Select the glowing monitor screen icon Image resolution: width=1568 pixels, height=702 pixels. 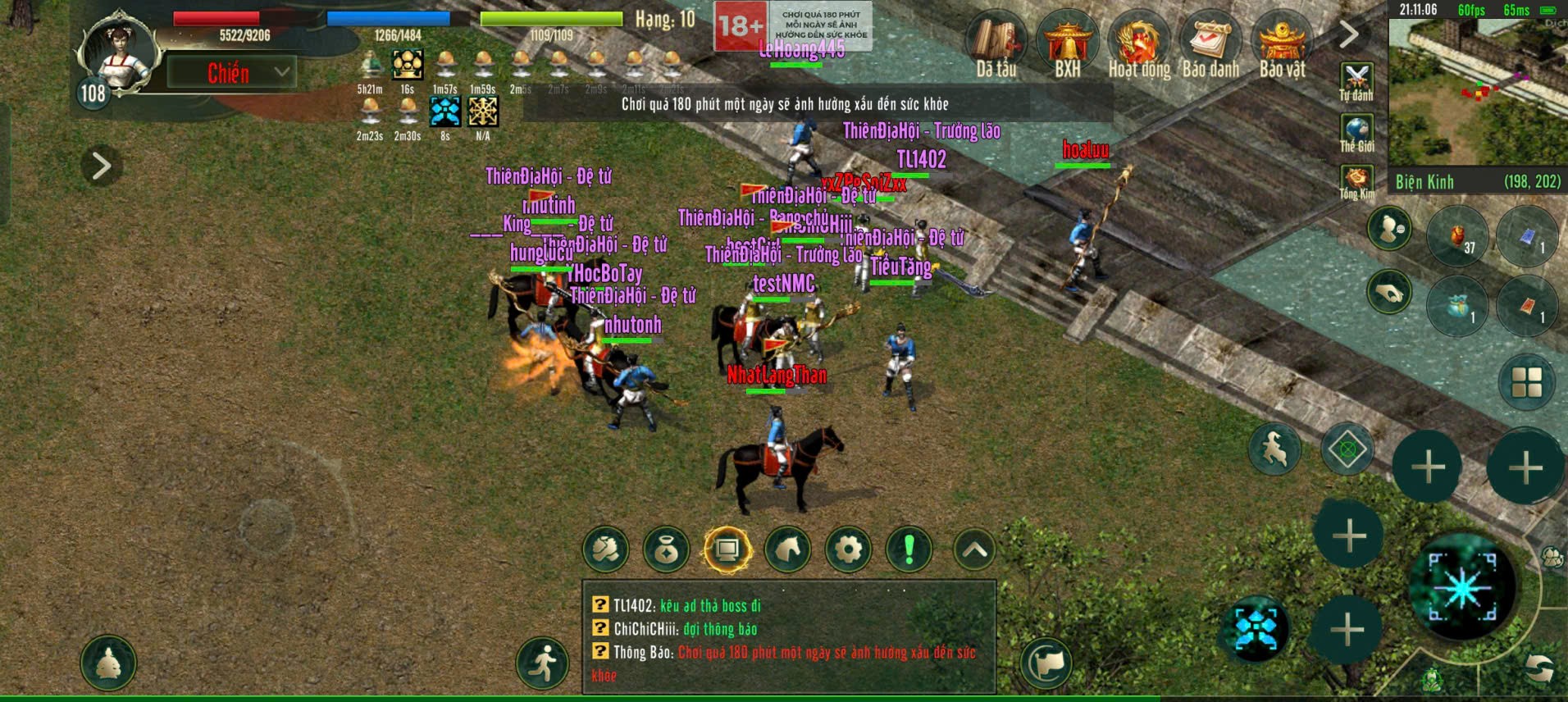tap(726, 549)
